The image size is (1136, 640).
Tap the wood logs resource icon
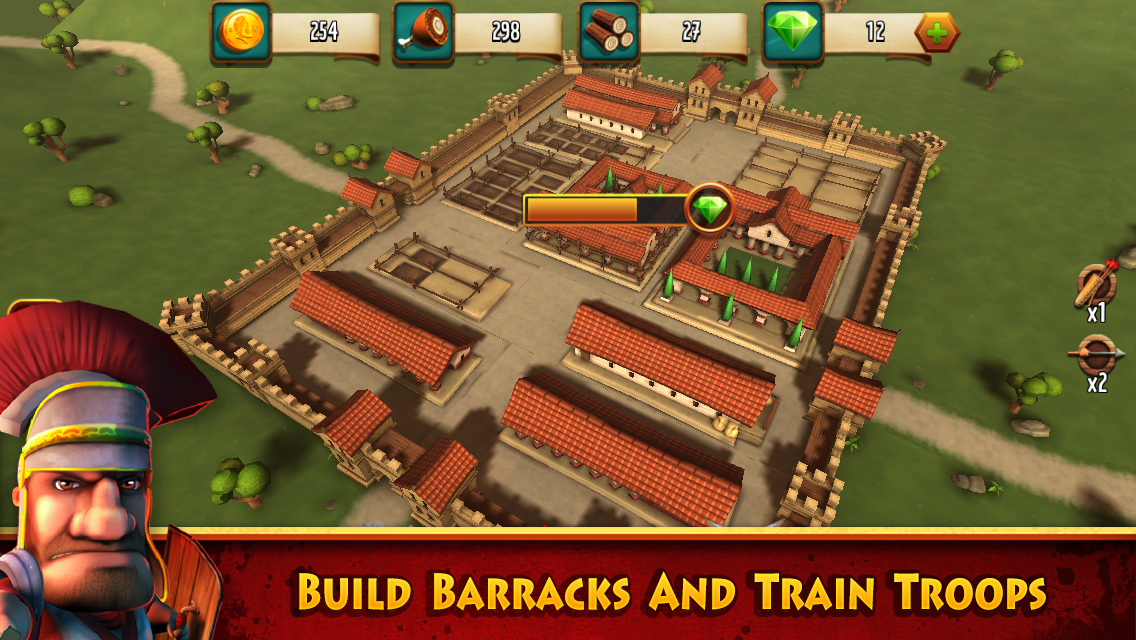(609, 32)
